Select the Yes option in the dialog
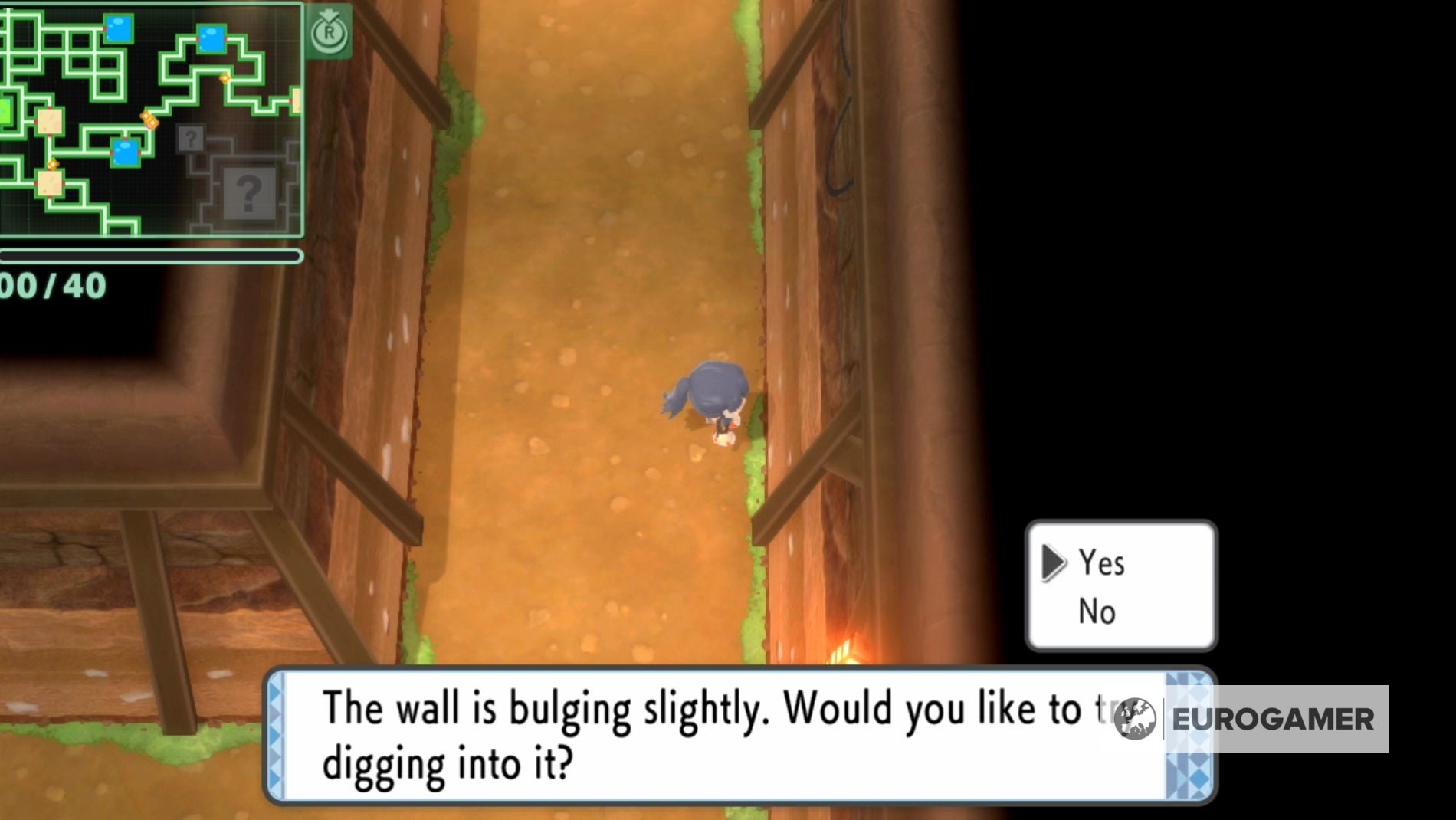Image resolution: width=1456 pixels, height=820 pixels. pos(1102,563)
